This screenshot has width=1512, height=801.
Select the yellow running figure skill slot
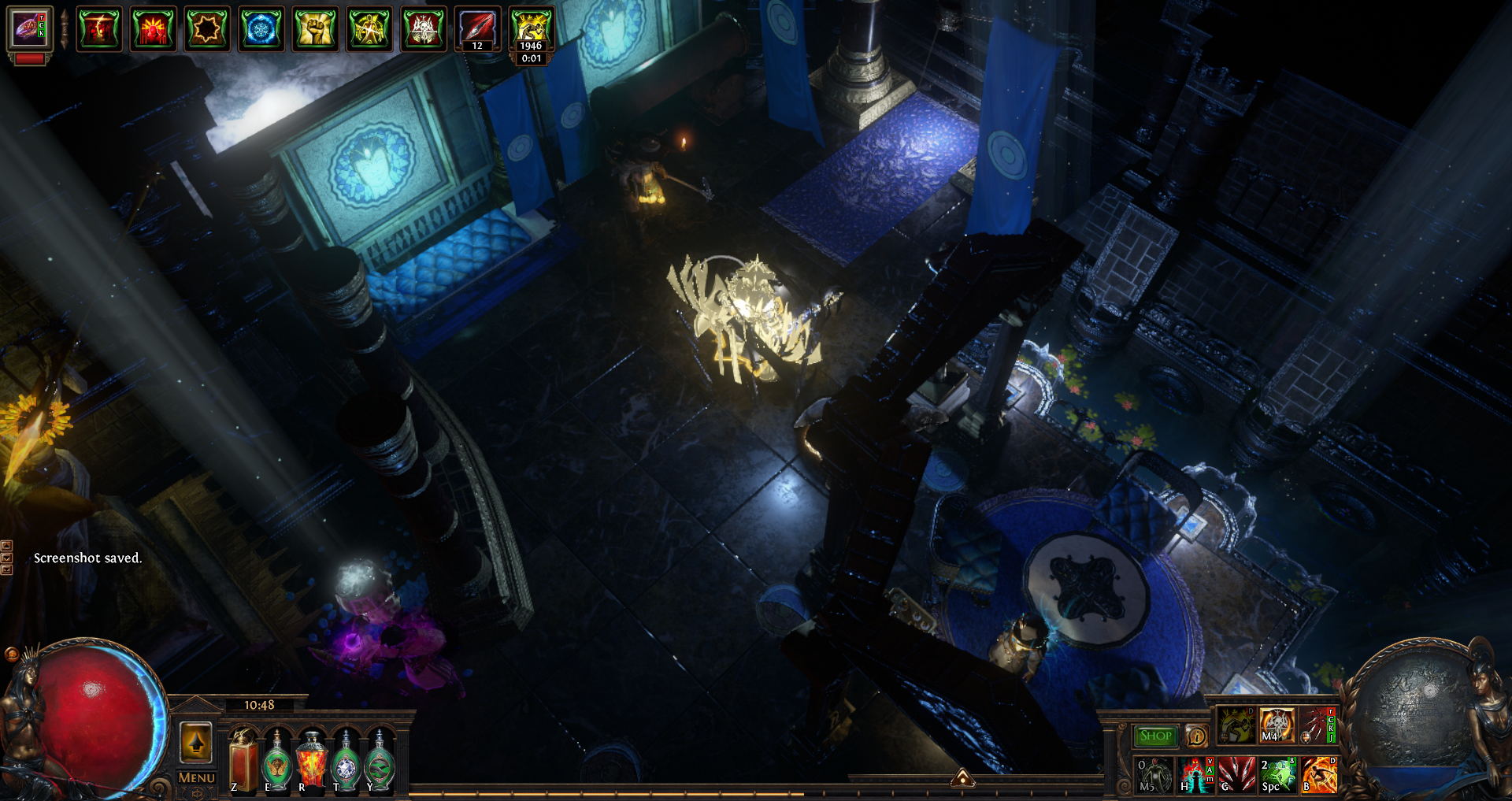coord(1236,725)
